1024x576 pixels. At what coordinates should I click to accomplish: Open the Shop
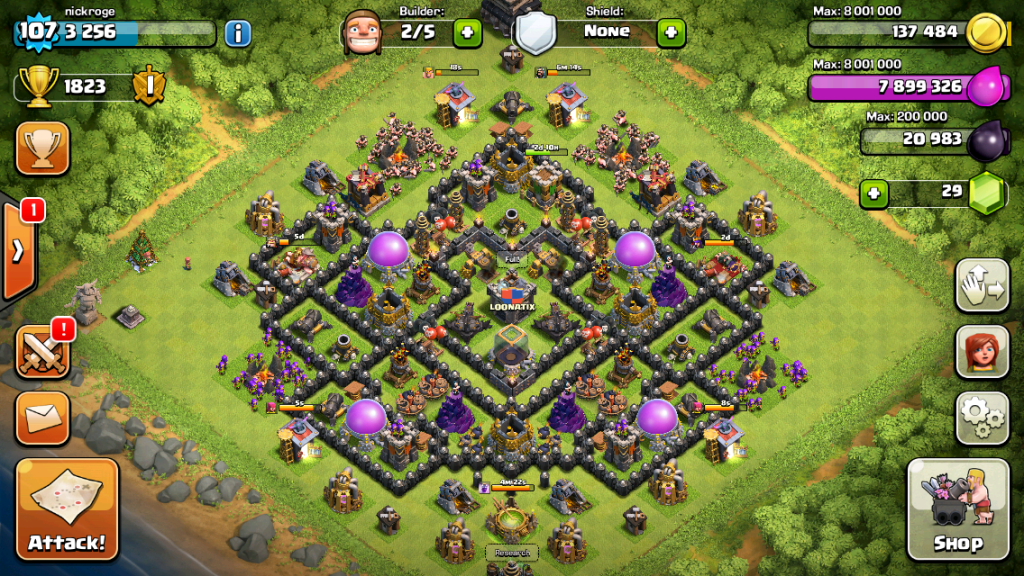click(957, 509)
